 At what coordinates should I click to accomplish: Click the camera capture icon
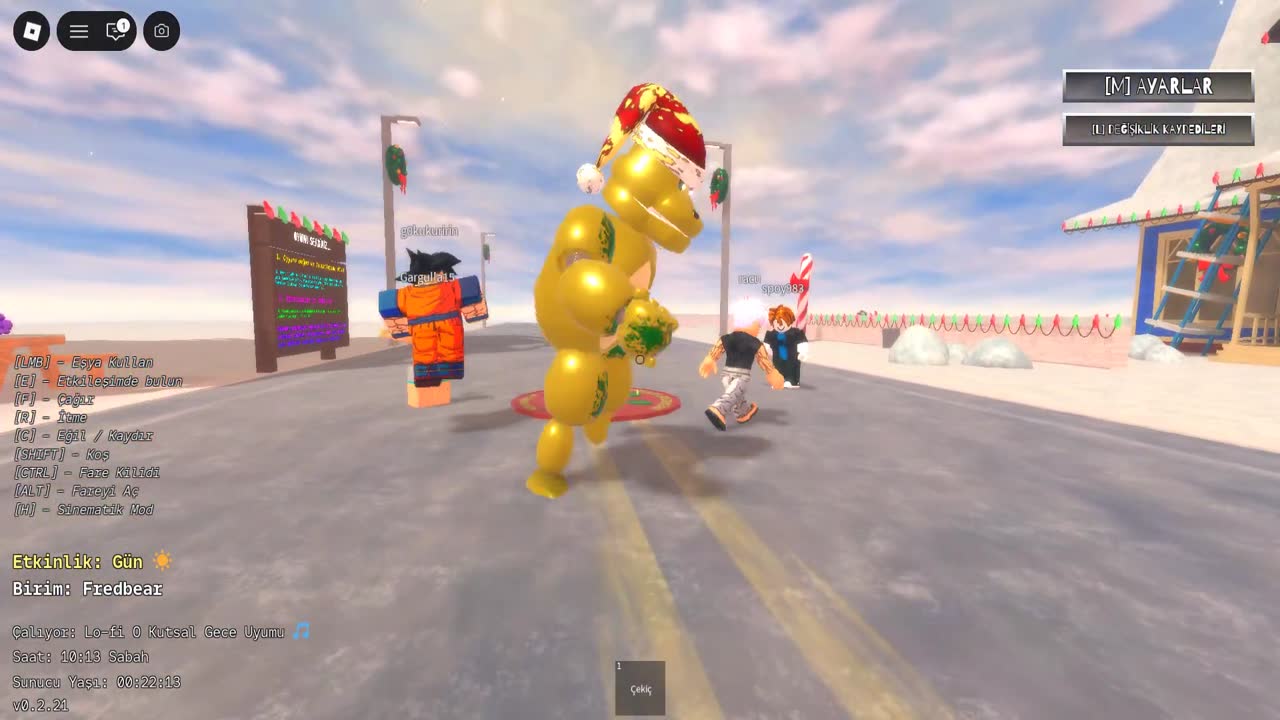point(161,31)
